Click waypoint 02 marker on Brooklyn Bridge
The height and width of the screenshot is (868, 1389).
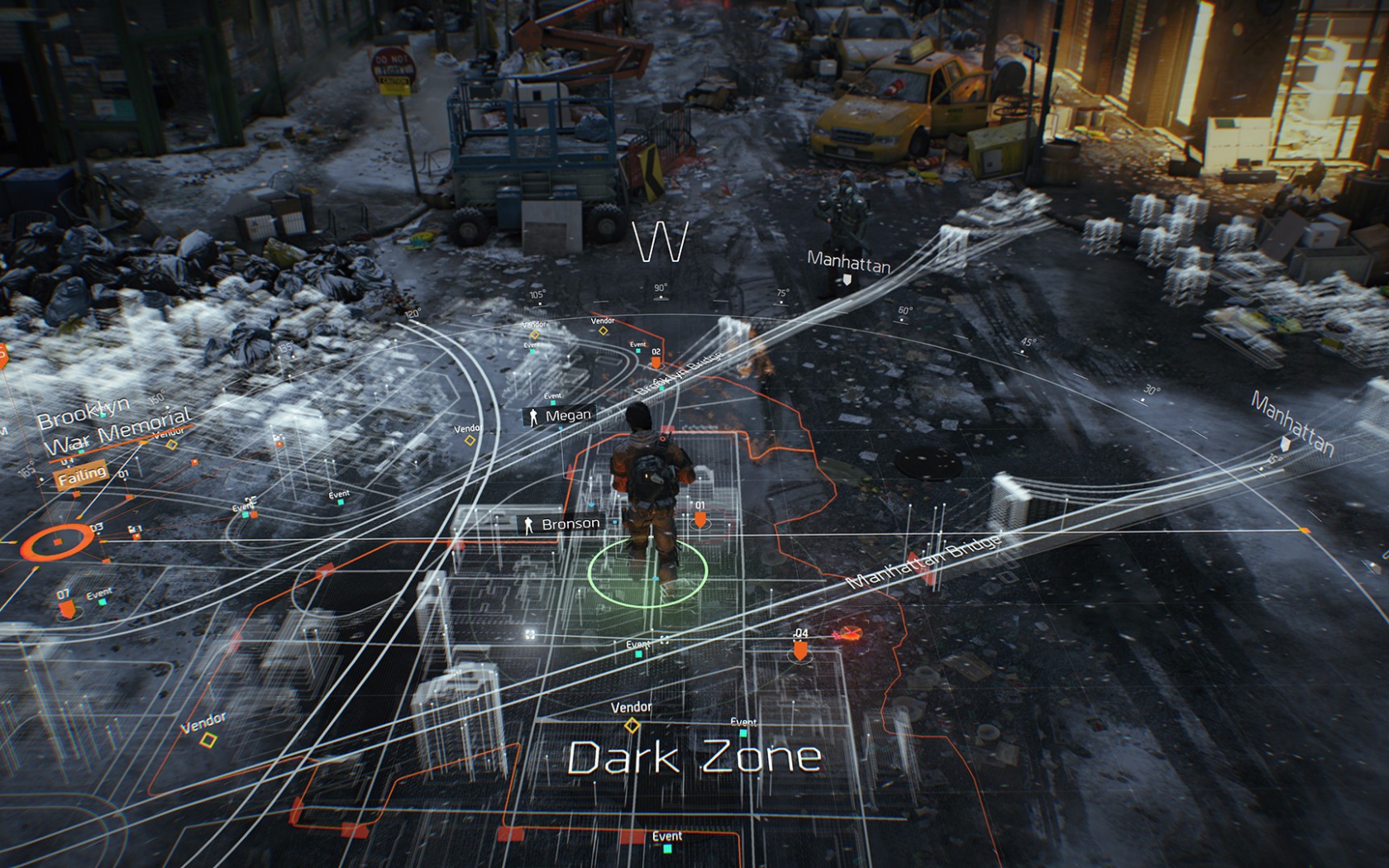click(656, 362)
